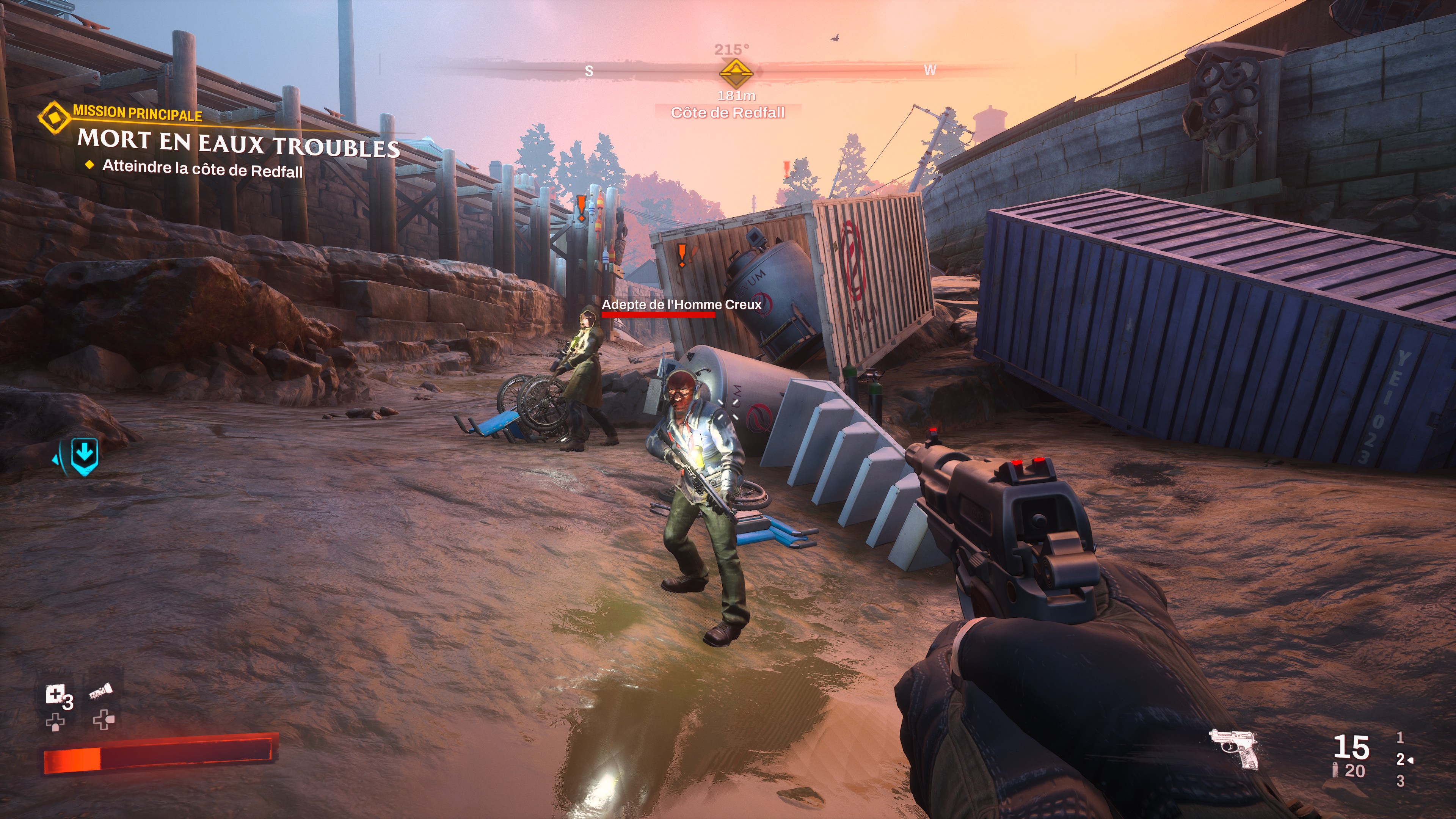The image size is (1456, 819).
Task: Open the Mort en eaux troubles mission
Action: coord(238,143)
